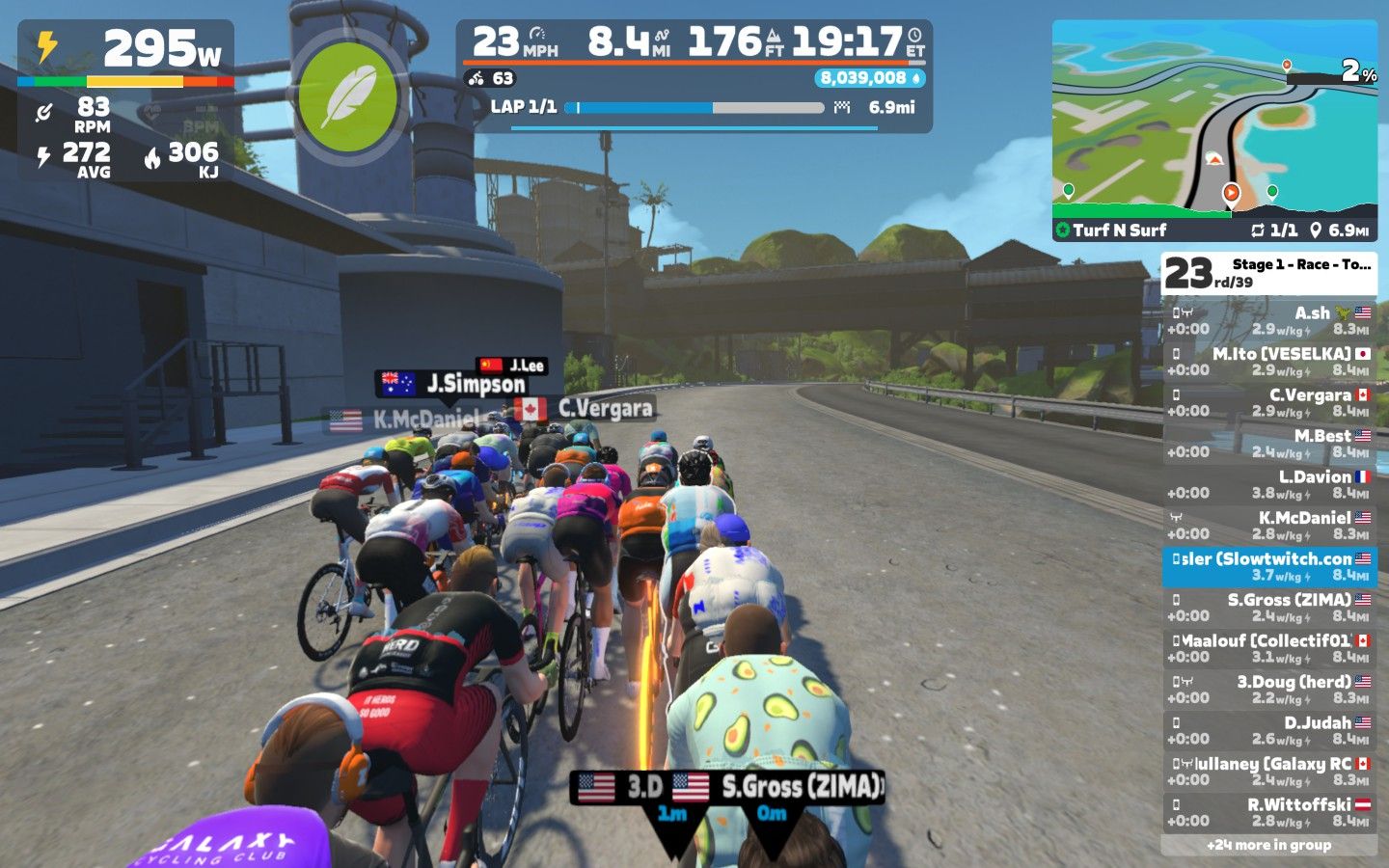
Task: Expand the +24 more in group row
Action: (x=1269, y=845)
